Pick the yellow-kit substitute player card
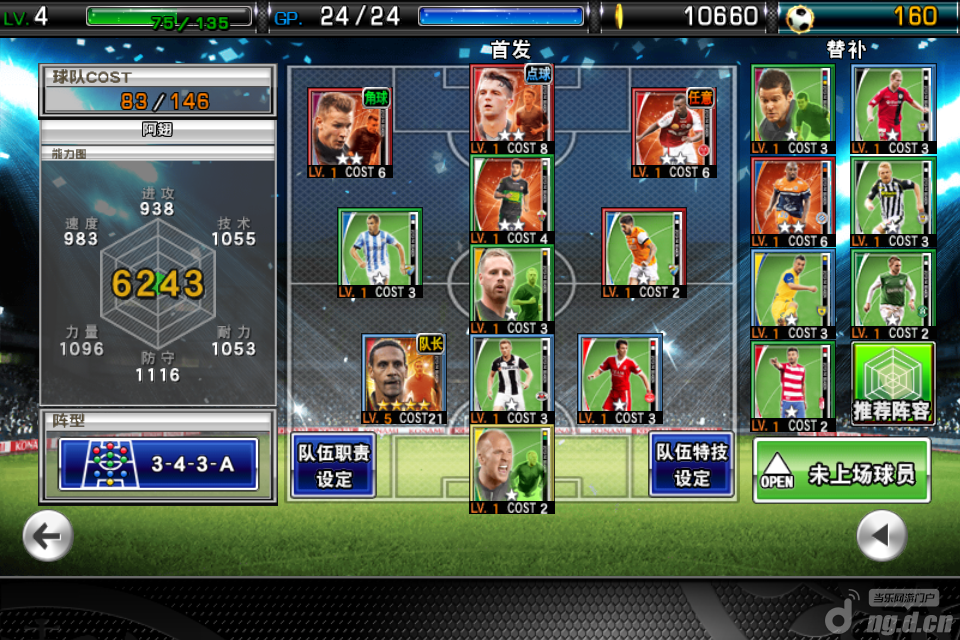 tap(793, 295)
